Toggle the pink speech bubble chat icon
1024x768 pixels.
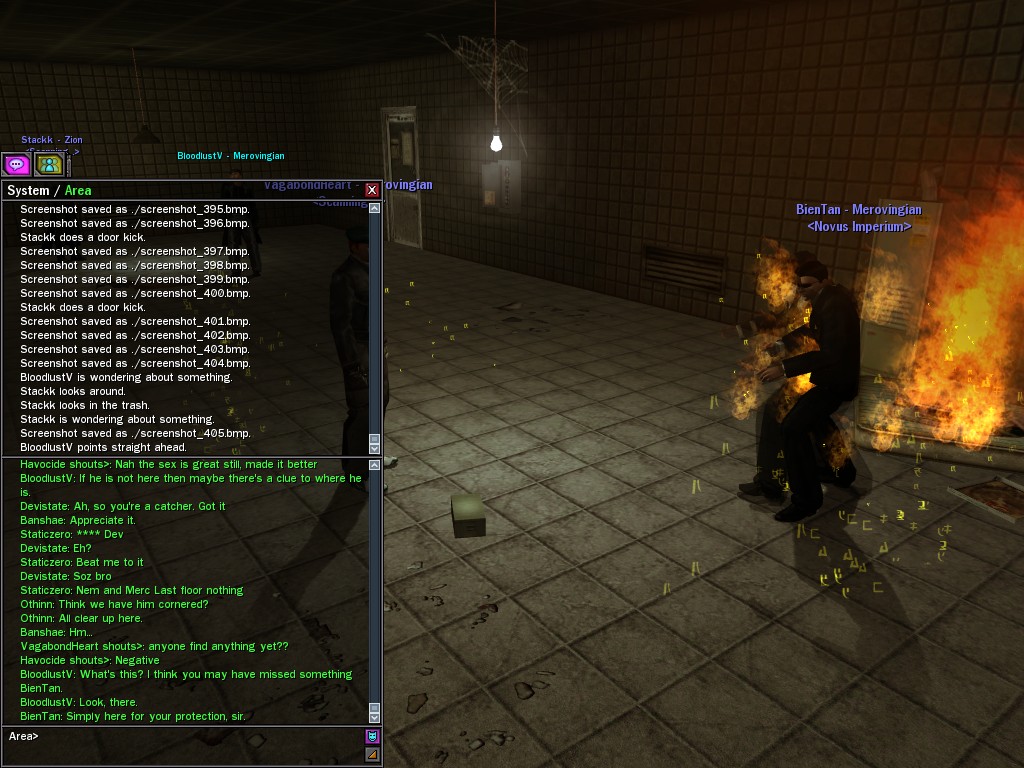[x=16, y=164]
